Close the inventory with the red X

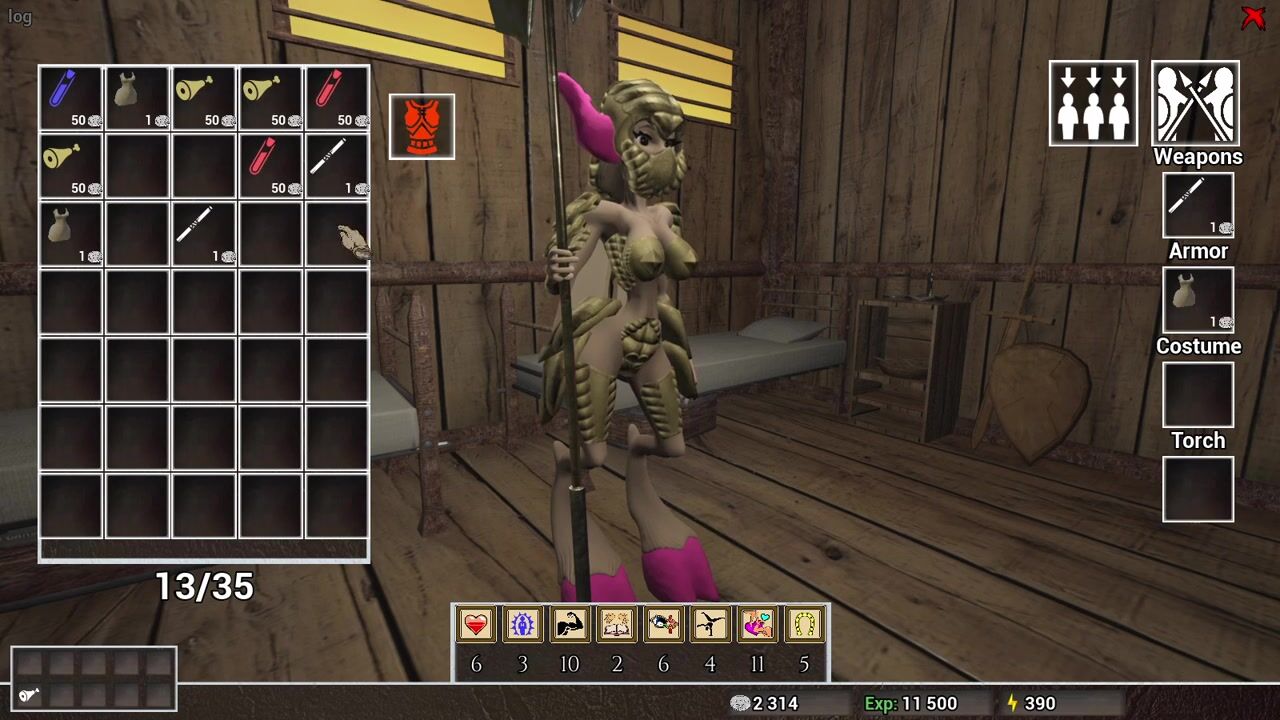point(1252,18)
